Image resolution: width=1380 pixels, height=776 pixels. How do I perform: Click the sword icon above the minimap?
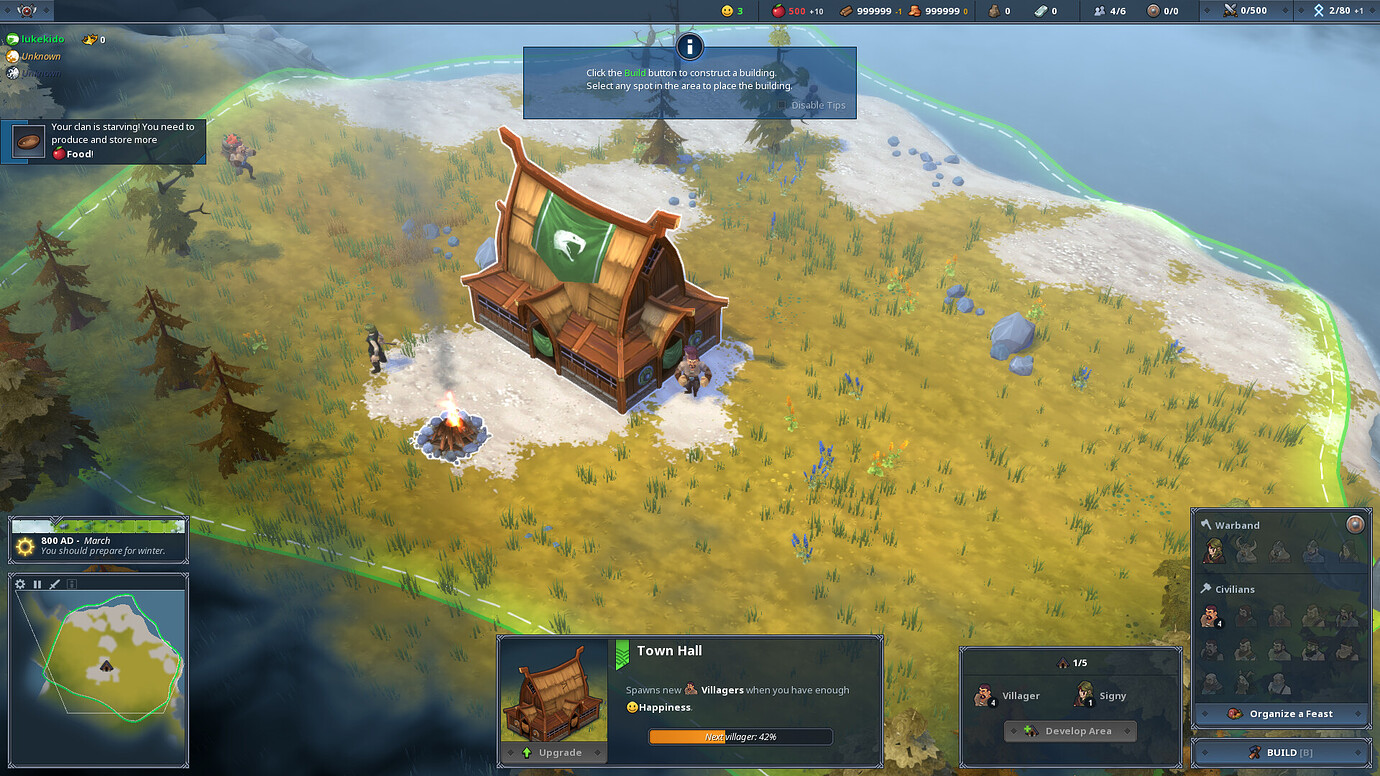coord(55,584)
